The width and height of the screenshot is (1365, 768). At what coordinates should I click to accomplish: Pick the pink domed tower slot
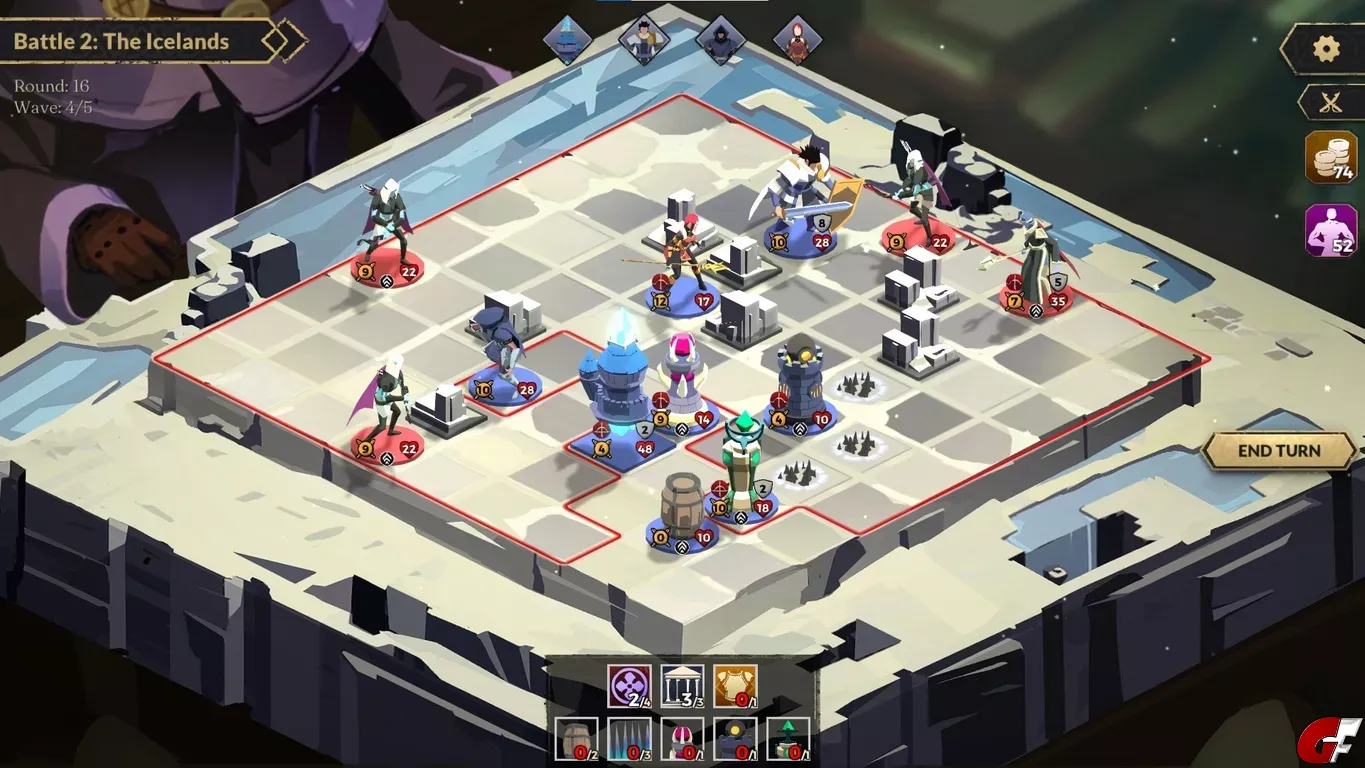click(682, 738)
